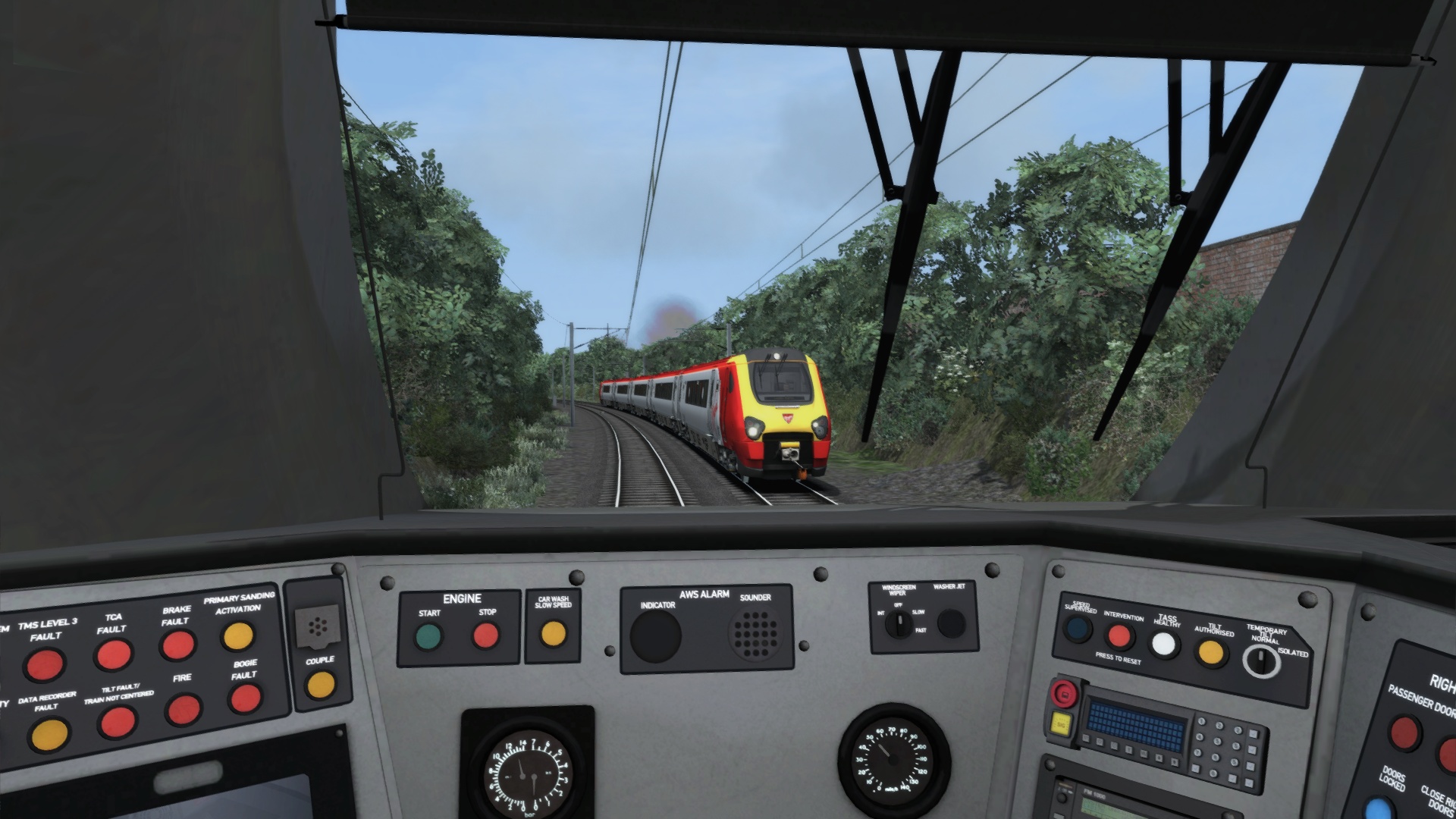The width and height of the screenshot is (1456, 819).
Task: Click the yellow Couple button
Action: [320, 685]
